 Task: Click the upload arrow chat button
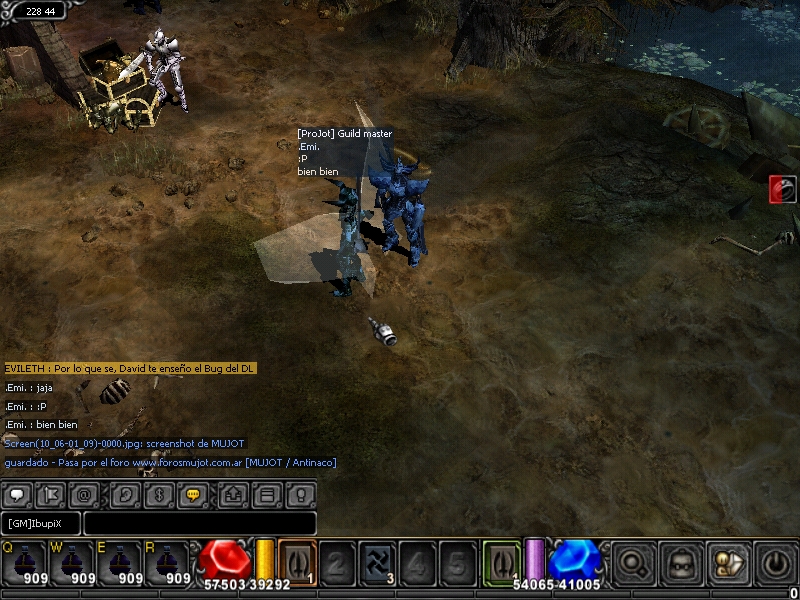click(234, 494)
